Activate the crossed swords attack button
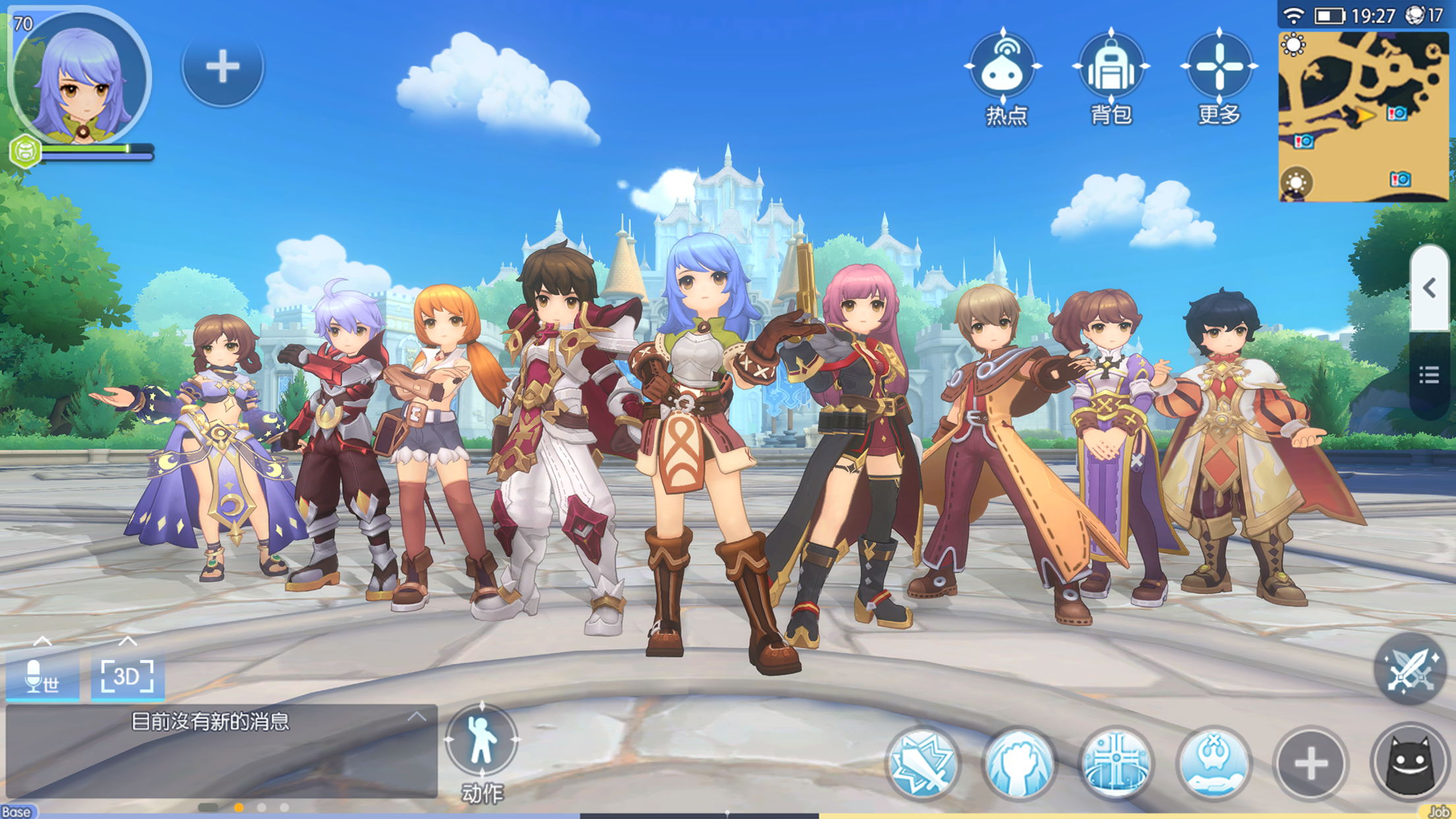1456x819 pixels. 1410,669
